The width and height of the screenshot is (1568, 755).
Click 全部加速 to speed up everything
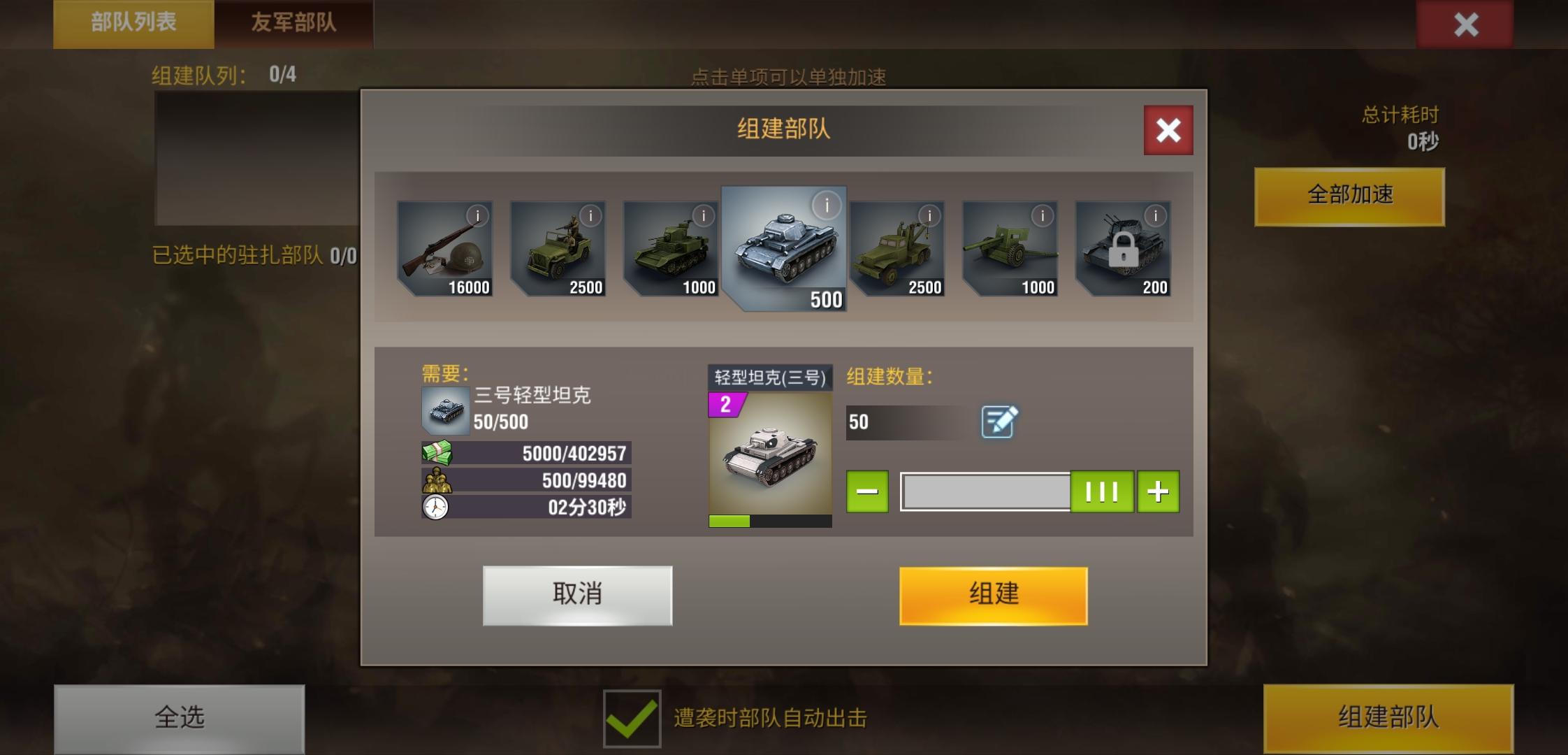coord(1349,196)
